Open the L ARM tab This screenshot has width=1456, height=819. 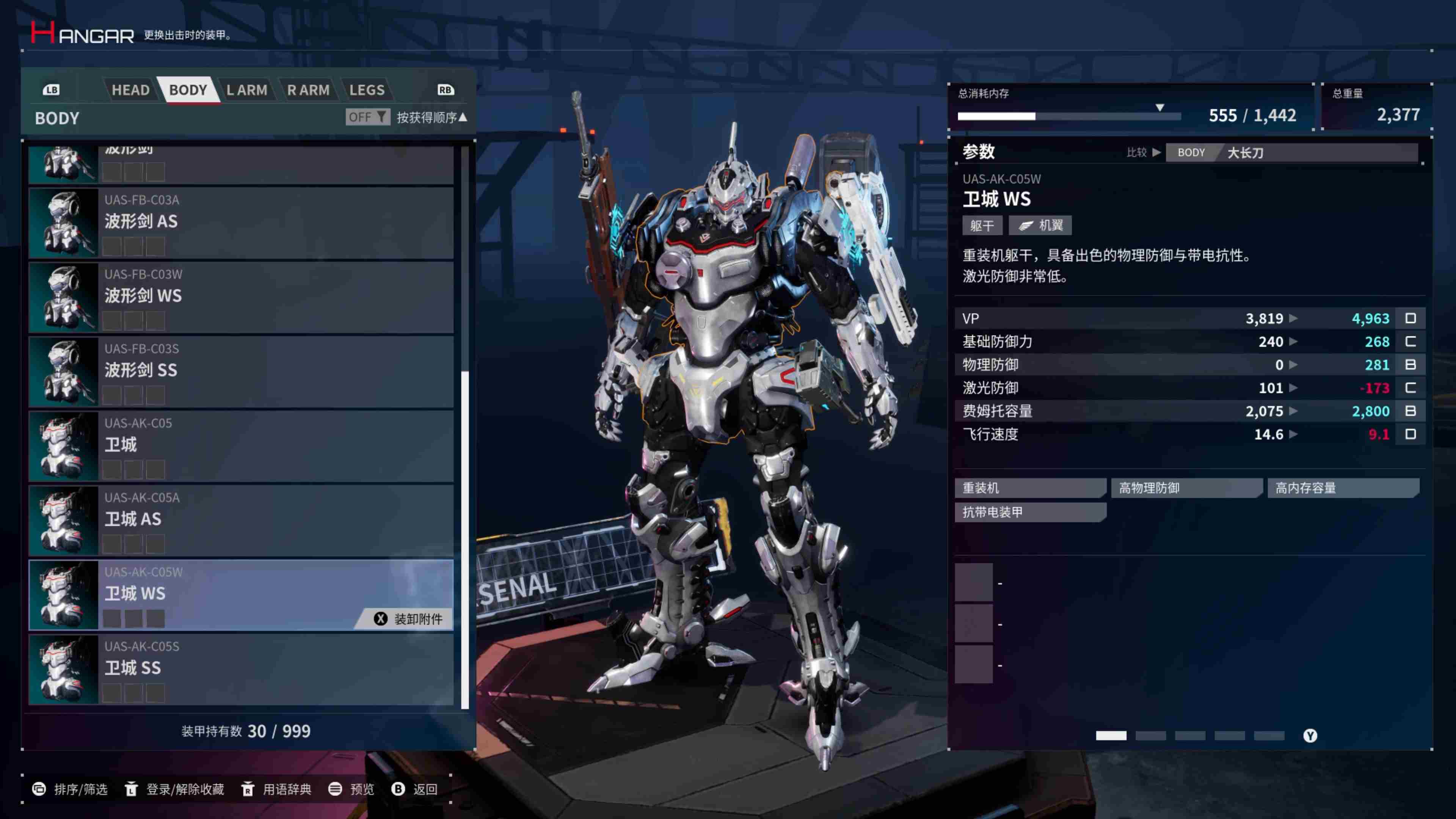coord(246,90)
